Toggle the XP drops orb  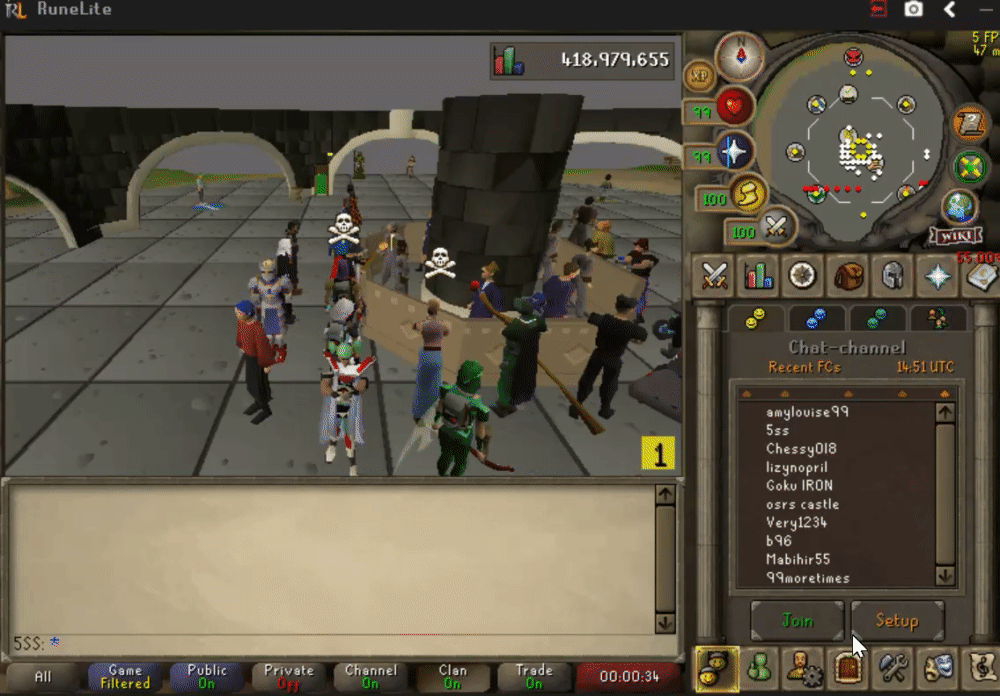(700, 75)
